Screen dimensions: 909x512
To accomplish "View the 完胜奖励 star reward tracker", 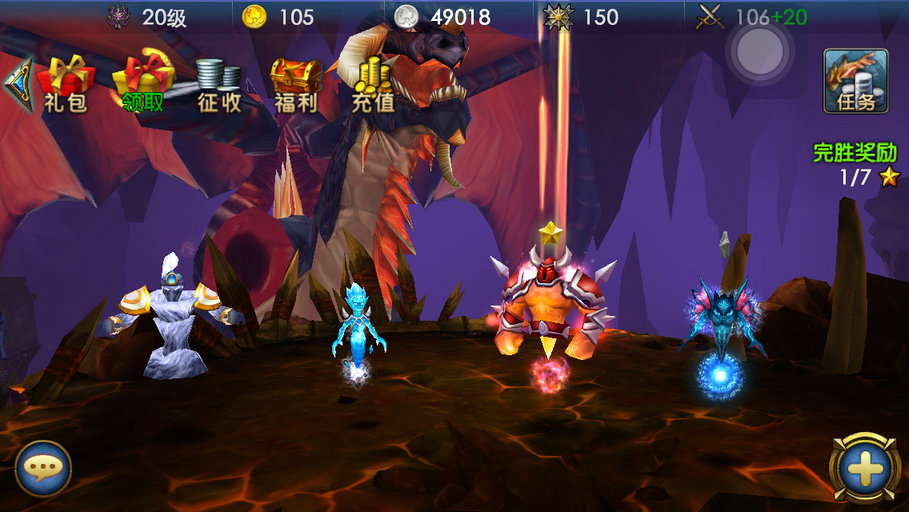I will 855,165.
